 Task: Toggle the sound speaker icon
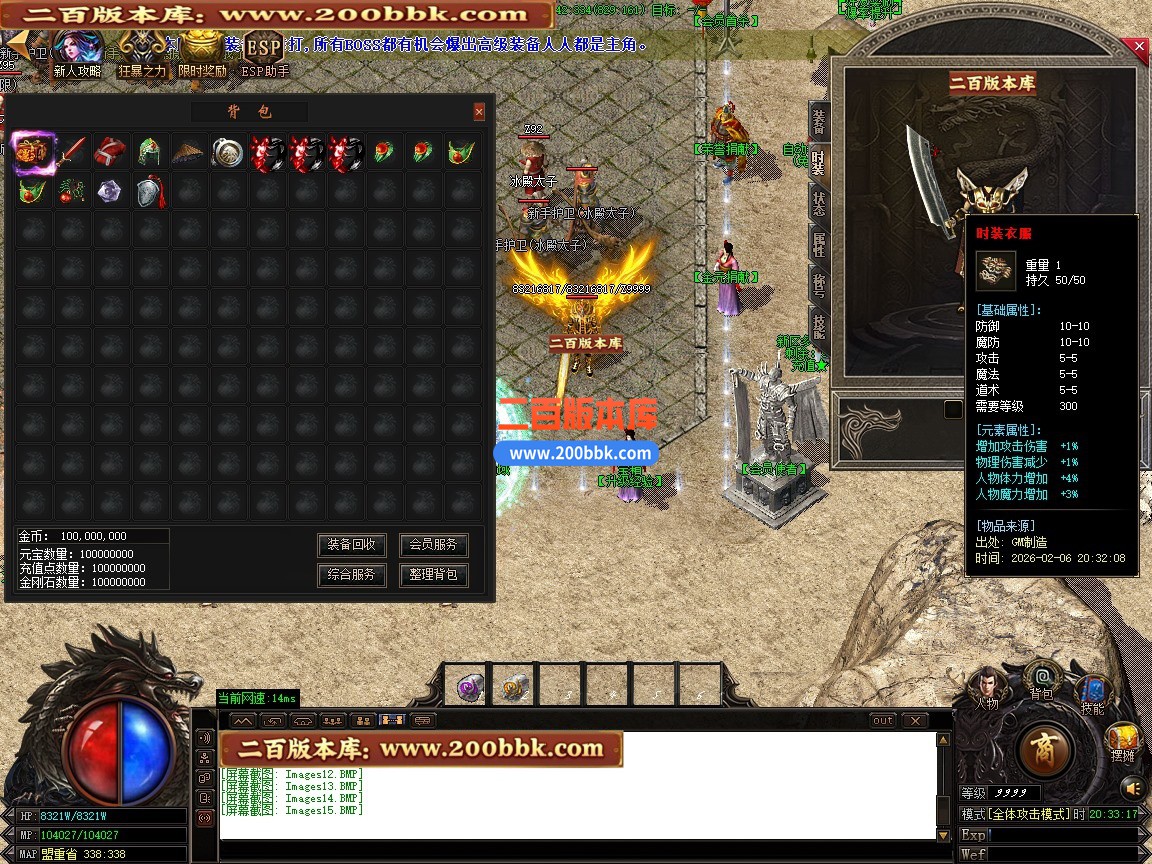(1132, 790)
